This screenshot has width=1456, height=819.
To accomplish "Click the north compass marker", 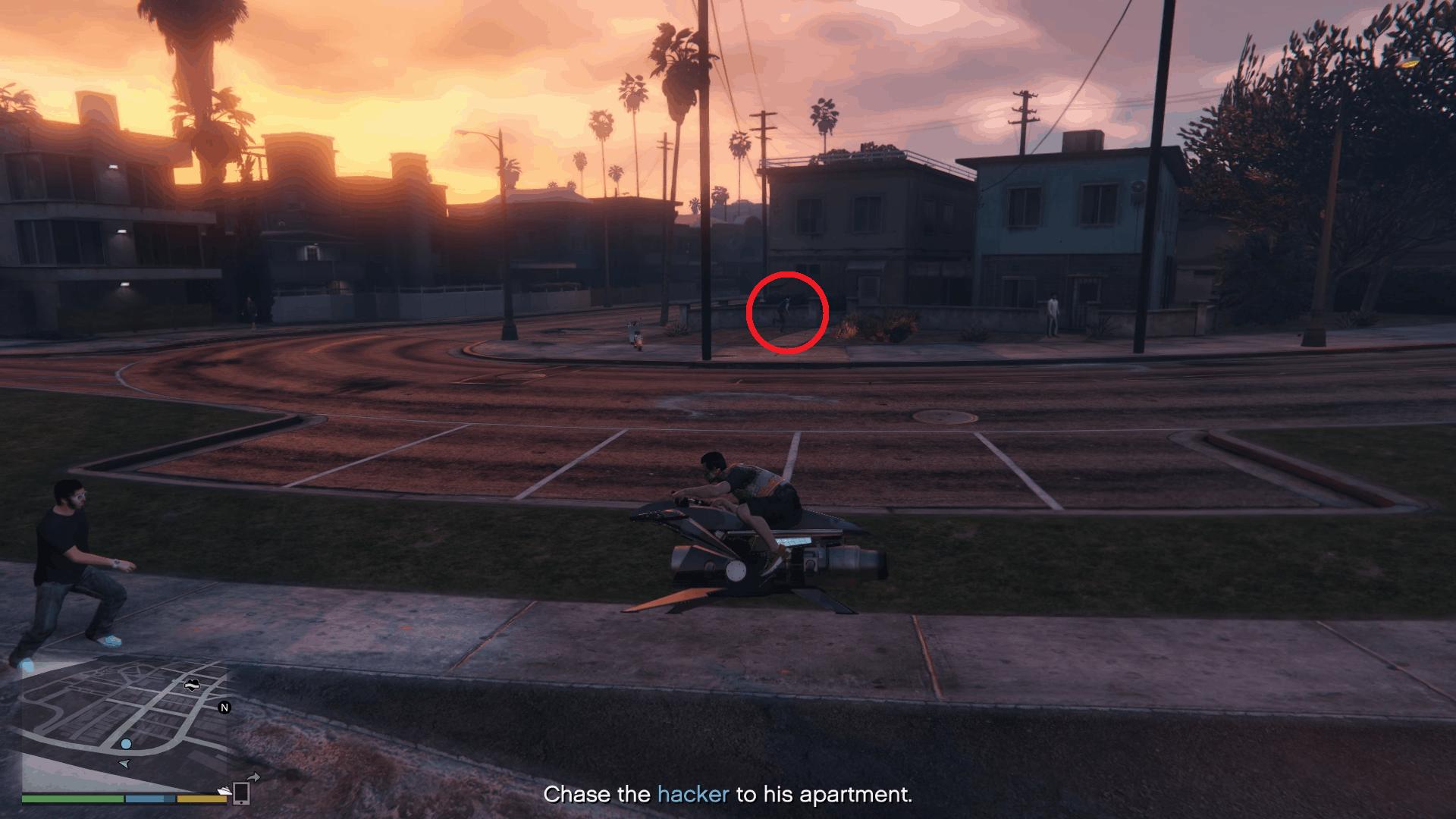I will point(224,708).
